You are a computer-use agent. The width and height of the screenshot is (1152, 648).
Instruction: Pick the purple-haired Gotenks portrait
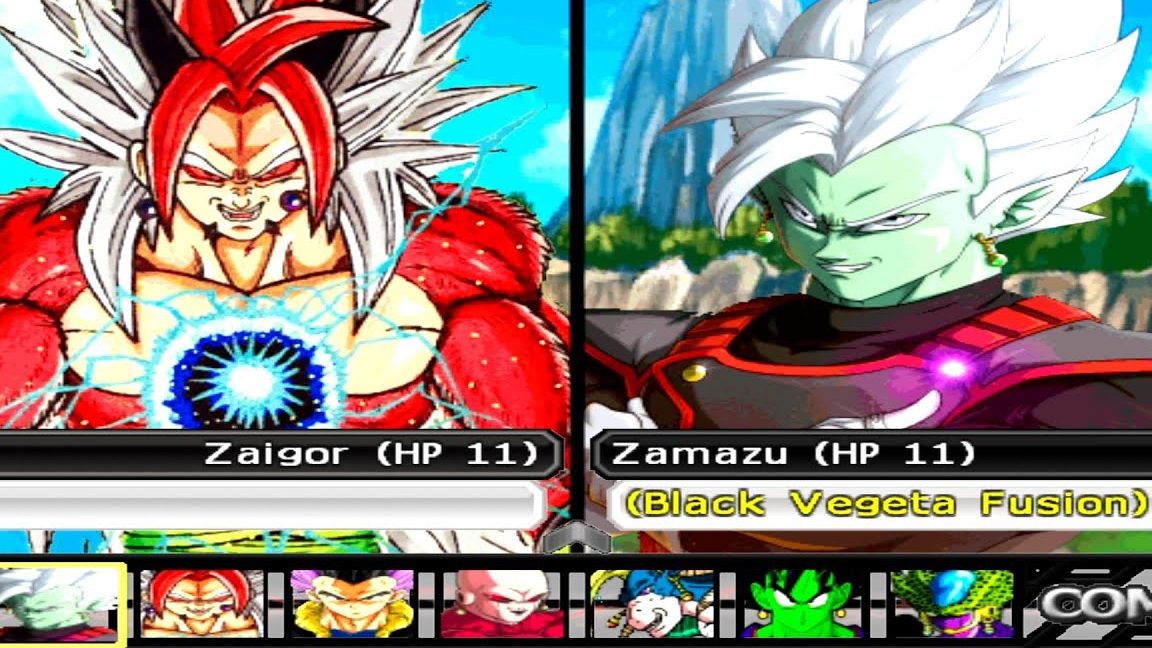click(x=352, y=604)
